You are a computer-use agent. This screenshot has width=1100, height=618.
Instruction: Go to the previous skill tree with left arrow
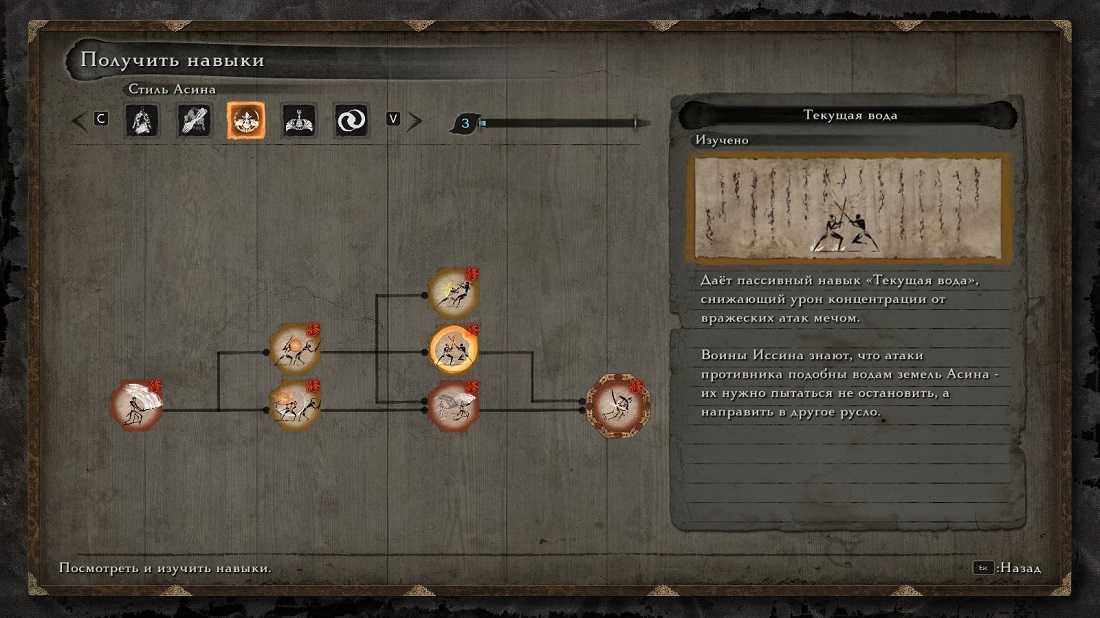(x=79, y=121)
